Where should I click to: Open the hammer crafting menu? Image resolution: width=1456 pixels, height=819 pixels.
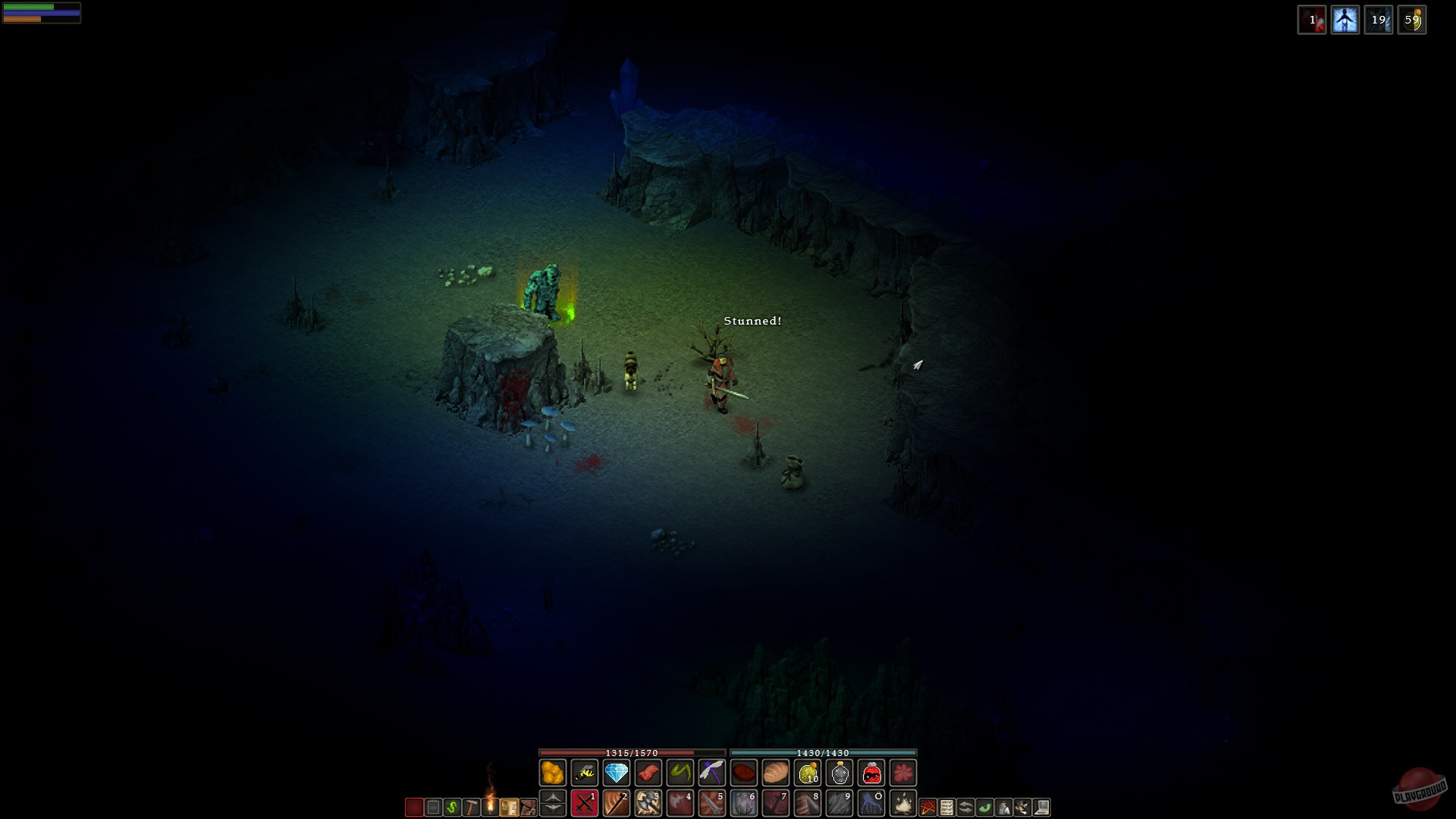pos(471,808)
